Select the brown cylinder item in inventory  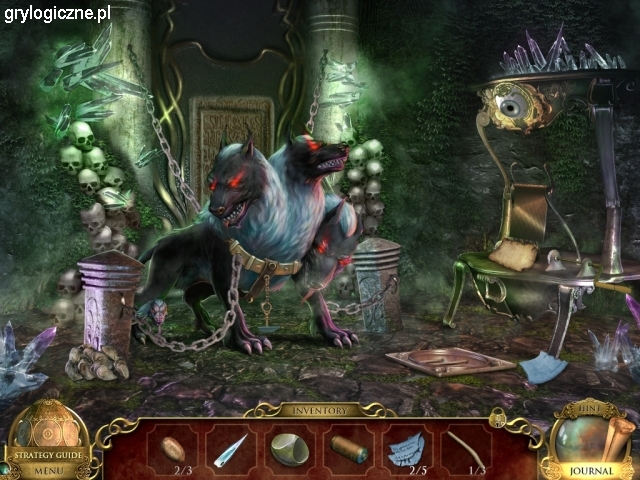click(x=347, y=447)
